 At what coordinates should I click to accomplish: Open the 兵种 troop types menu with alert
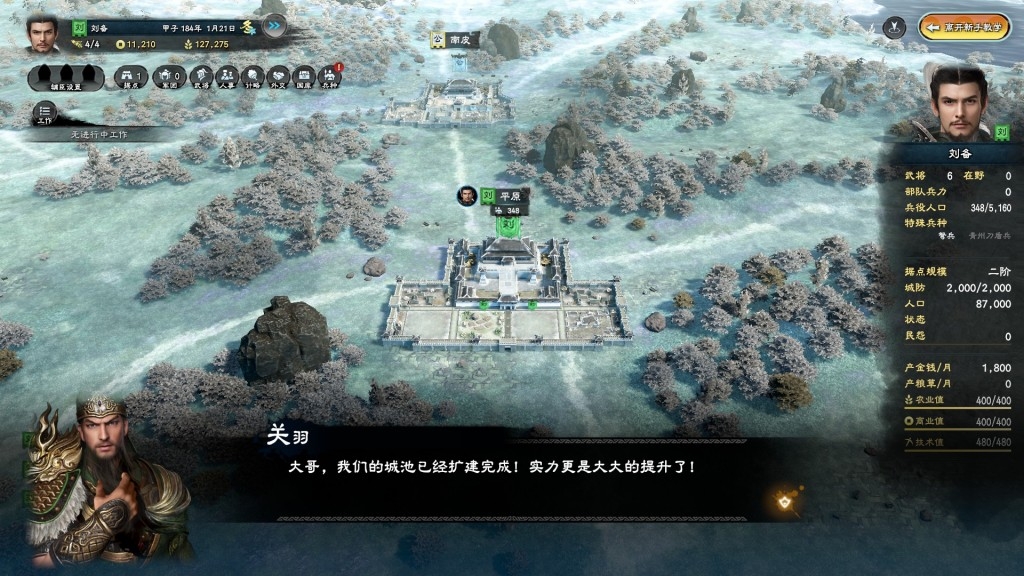pyautogui.click(x=331, y=77)
